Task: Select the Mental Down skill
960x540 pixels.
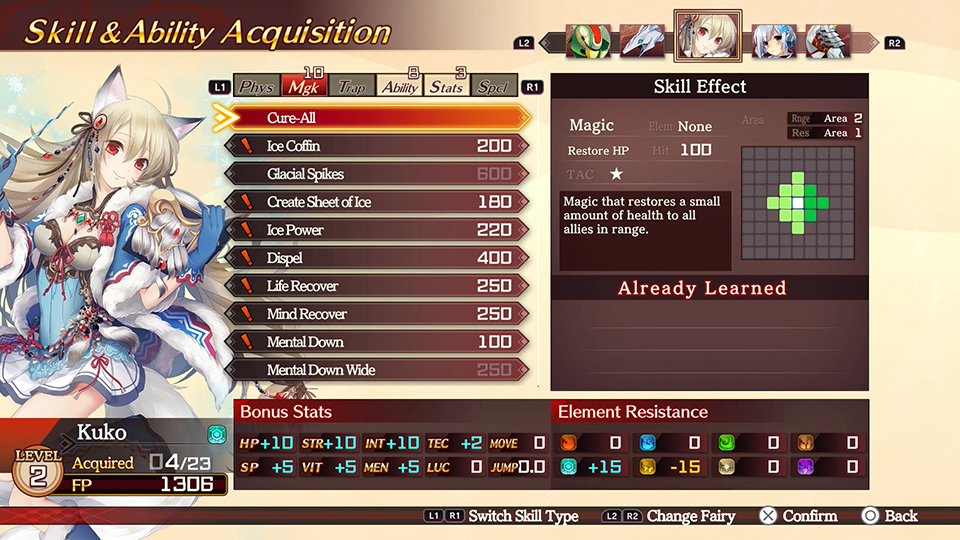Action: [375, 342]
